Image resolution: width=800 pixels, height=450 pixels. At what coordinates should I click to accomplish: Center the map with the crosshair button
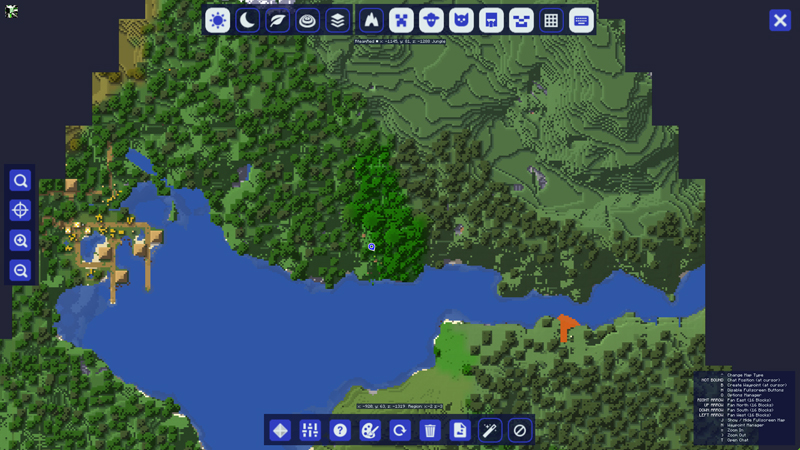tap(20, 211)
